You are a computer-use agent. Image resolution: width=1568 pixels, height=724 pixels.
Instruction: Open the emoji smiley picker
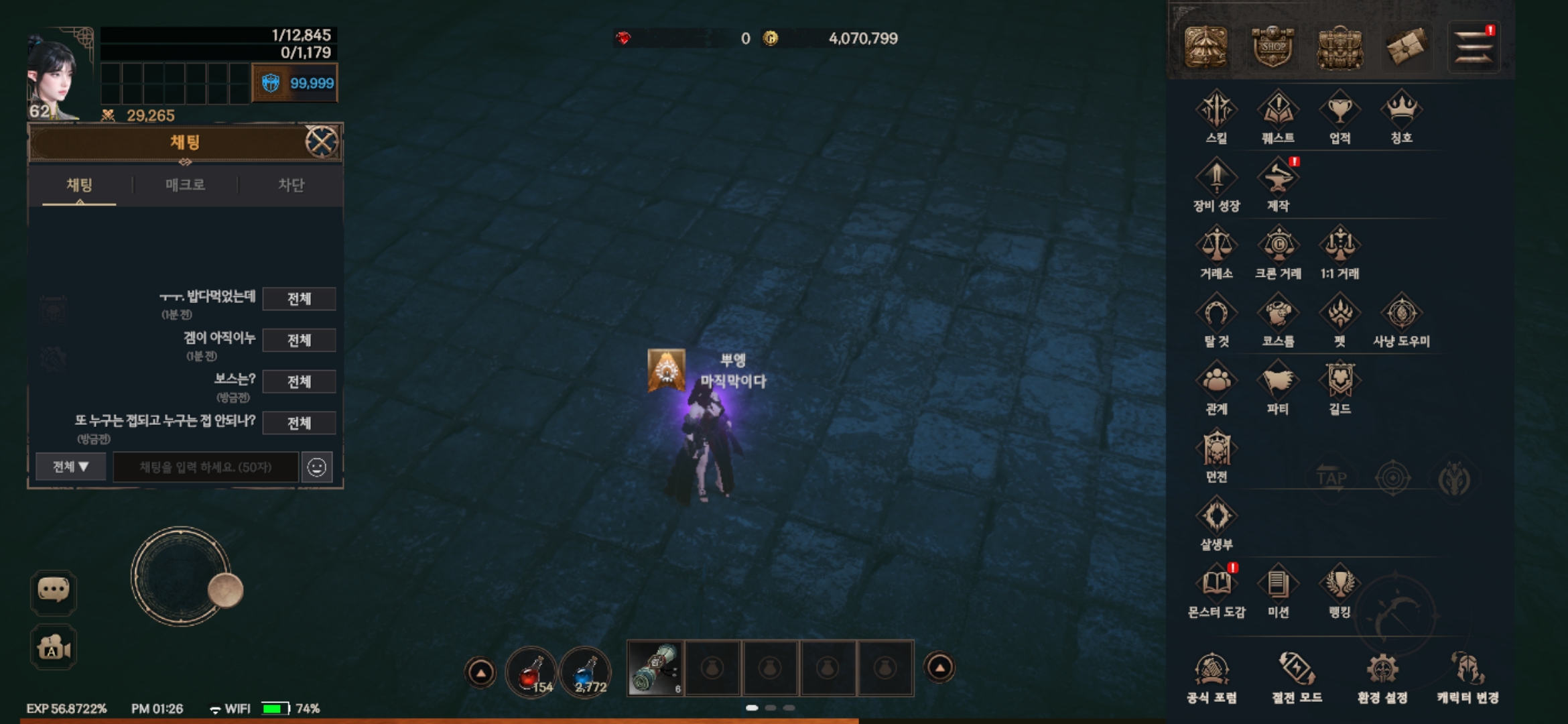[317, 467]
